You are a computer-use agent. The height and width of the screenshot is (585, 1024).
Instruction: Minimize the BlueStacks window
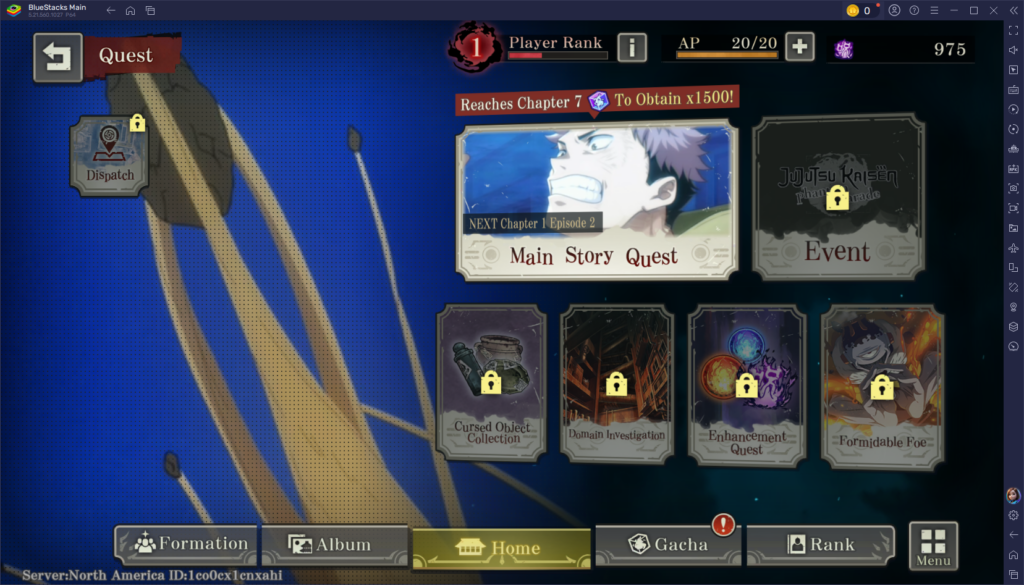click(952, 10)
